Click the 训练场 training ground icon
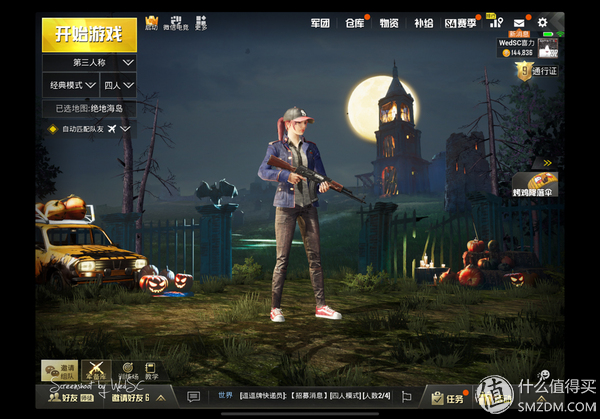Image resolution: width=600 pixels, height=419 pixels. [x=126, y=371]
